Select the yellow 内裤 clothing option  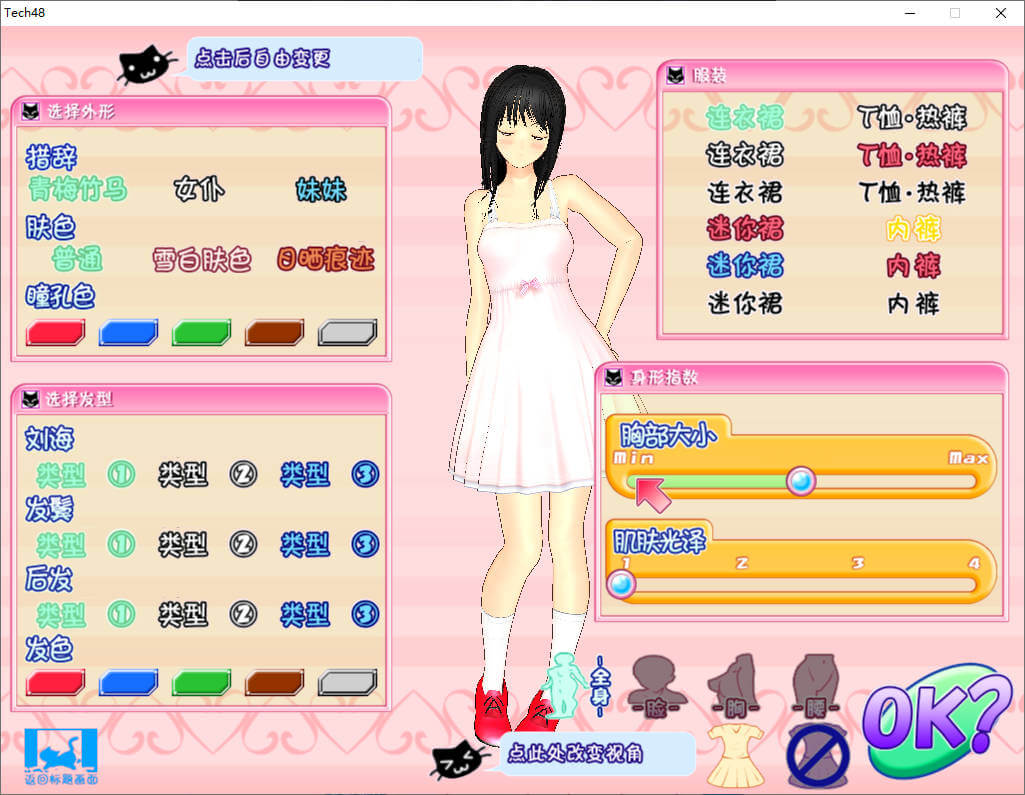click(x=913, y=229)
